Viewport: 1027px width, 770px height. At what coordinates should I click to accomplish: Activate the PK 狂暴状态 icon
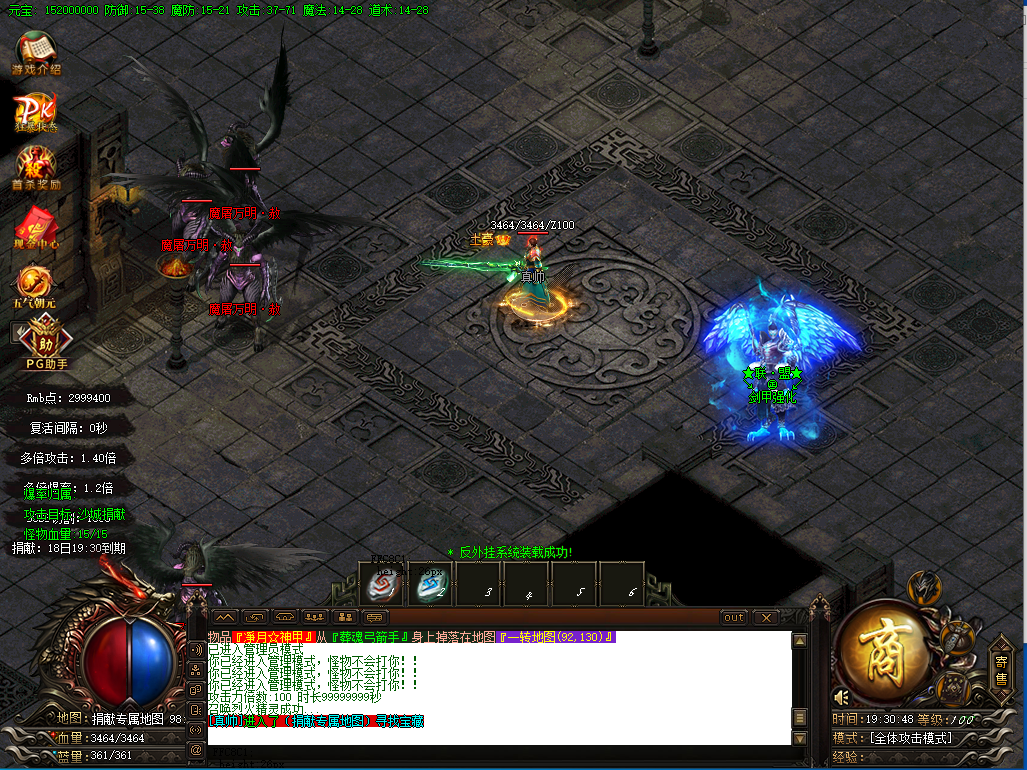(x=36, y=111)
